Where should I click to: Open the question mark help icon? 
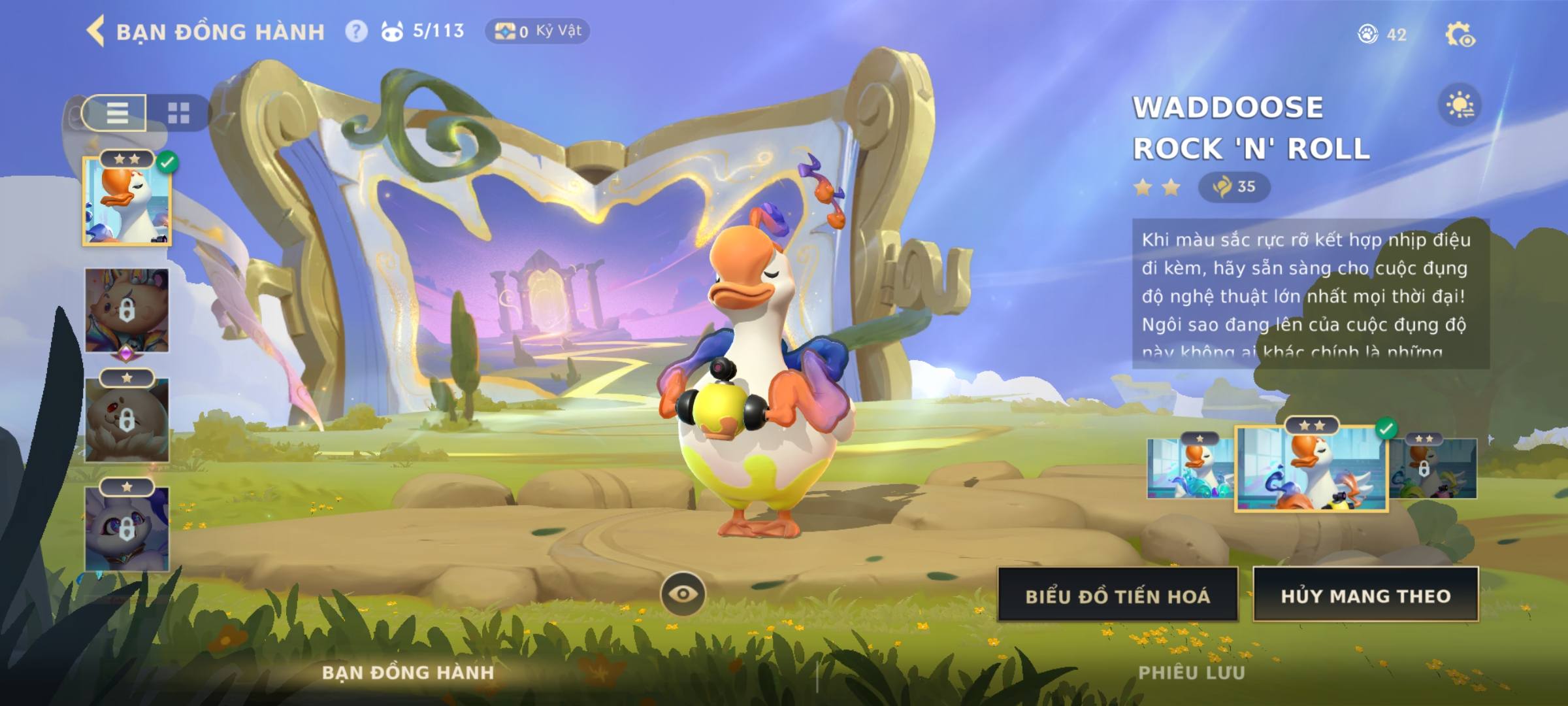(x=356, y=31)
